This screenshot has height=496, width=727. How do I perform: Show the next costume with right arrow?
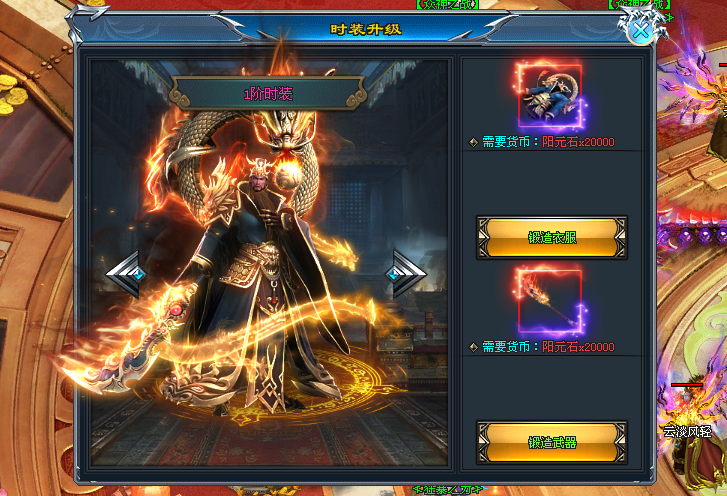point(407,273)
